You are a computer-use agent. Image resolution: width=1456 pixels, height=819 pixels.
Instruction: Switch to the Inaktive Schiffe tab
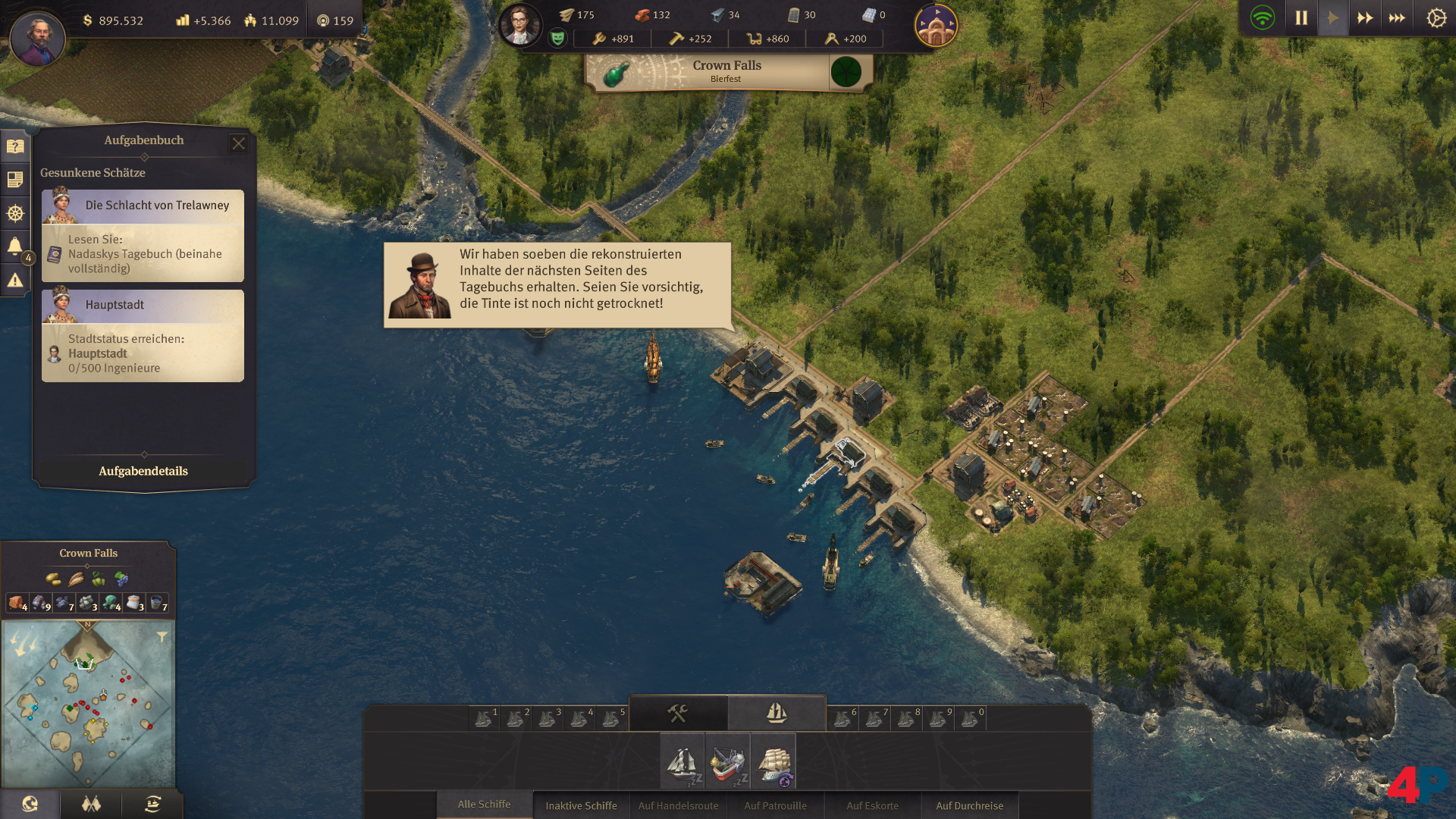click(x=581, y=805)
